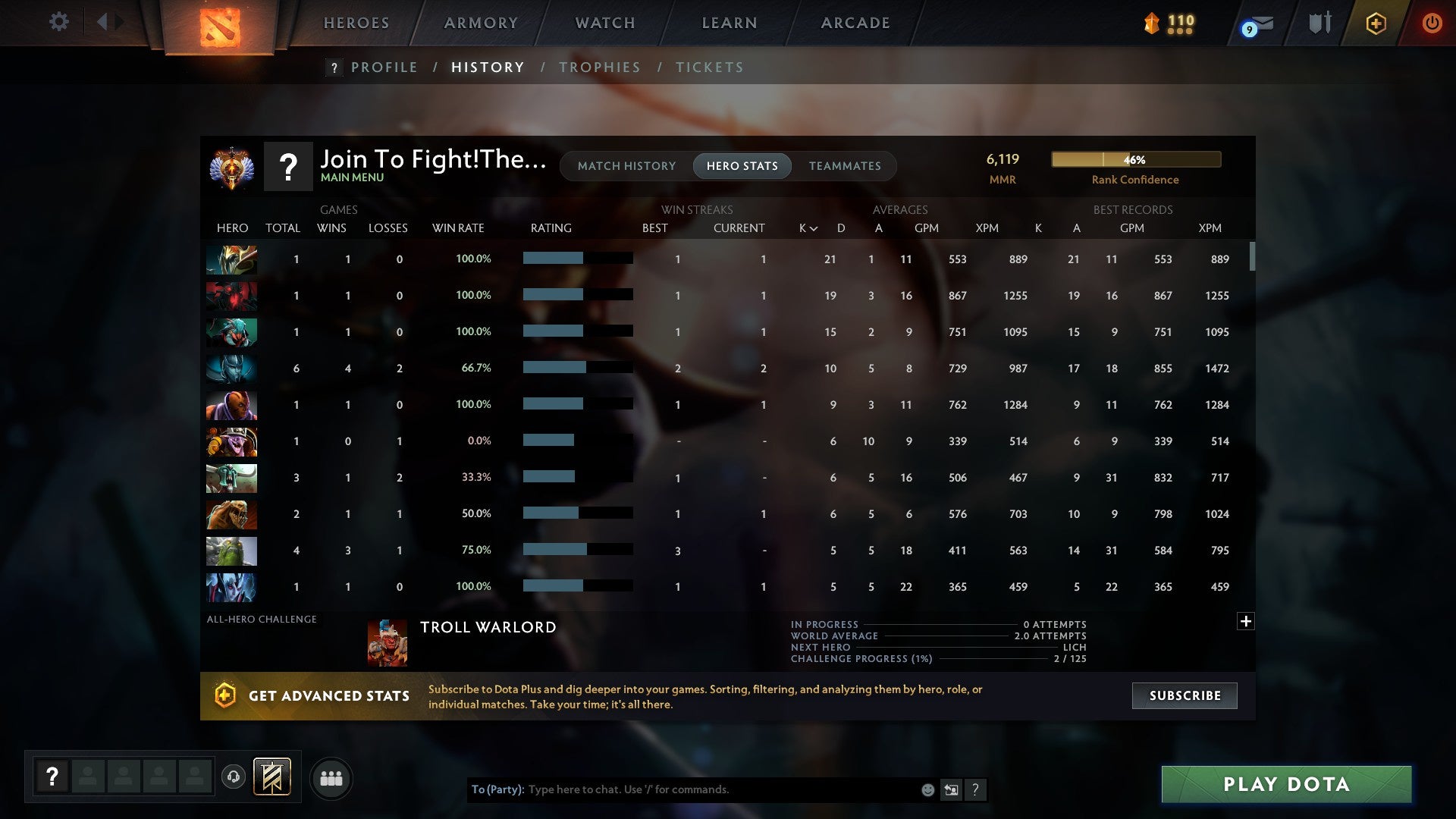The height and width of the screenshot is (819, 1456).
Task: Open the friends list icon
Action: pyautogui.click(x=331, y=778)
